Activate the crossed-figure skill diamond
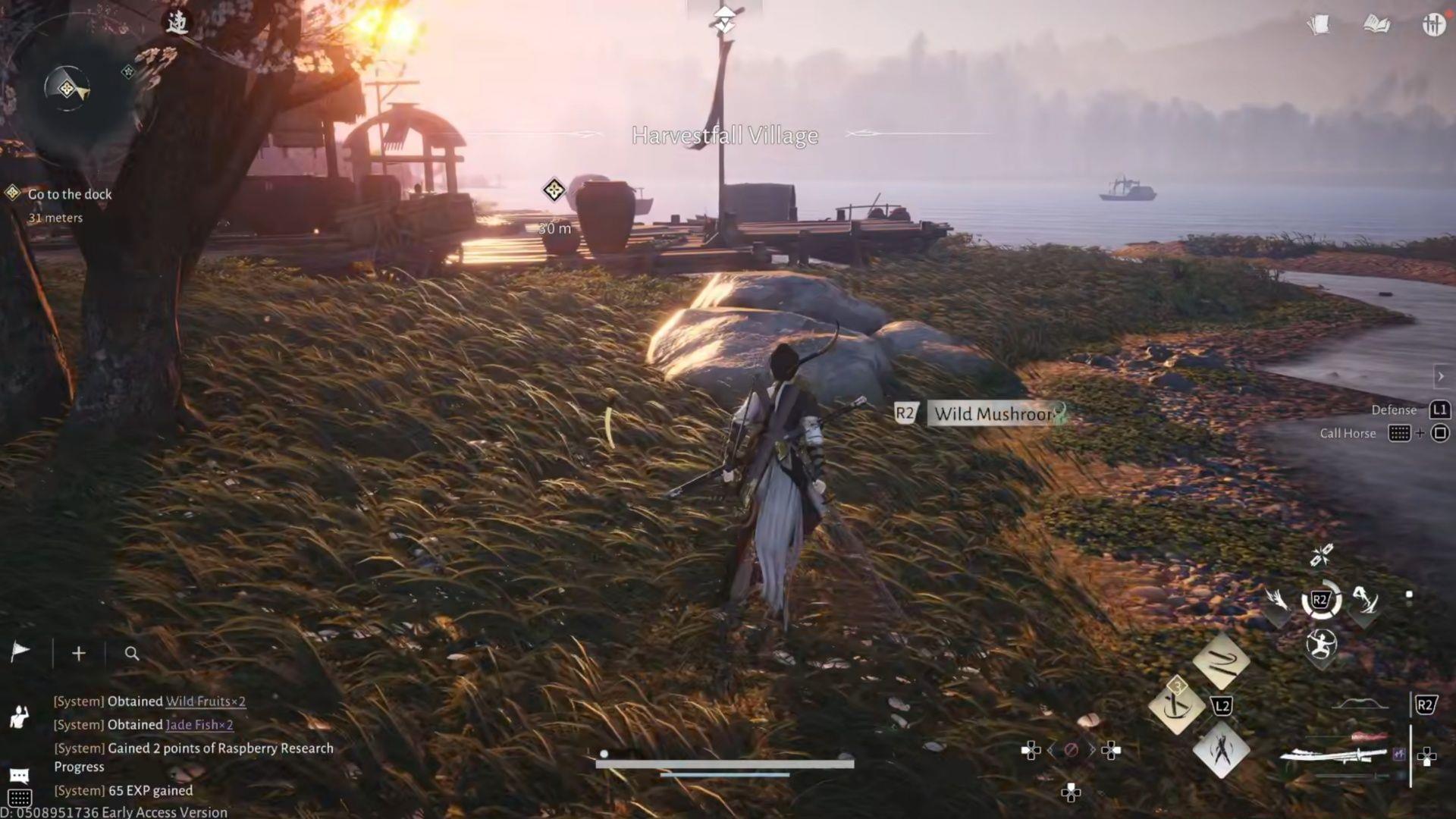The height and width of the screenshot is (819, 1456). coord(1221,751)
